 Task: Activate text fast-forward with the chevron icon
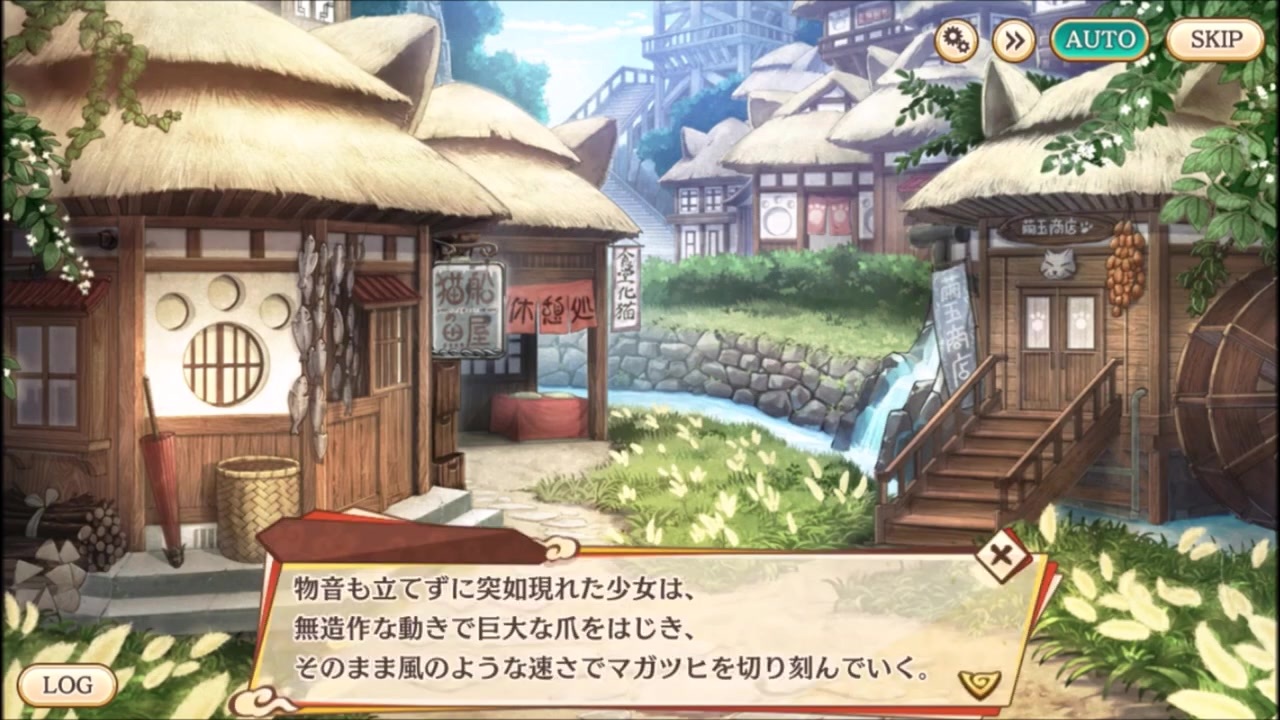[x=1013, y=41]
